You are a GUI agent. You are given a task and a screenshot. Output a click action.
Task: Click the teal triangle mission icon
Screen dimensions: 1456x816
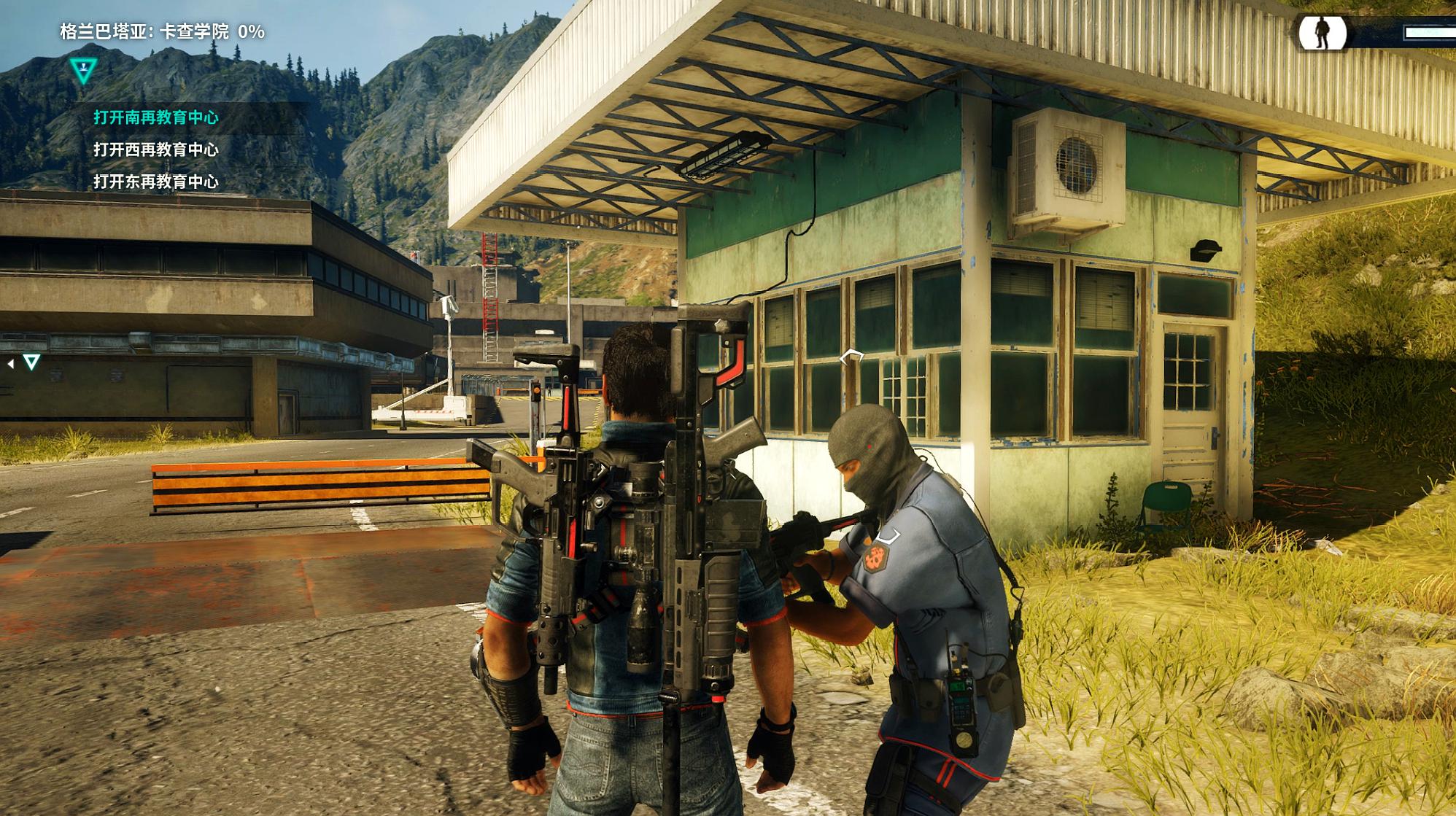(84, 71)
